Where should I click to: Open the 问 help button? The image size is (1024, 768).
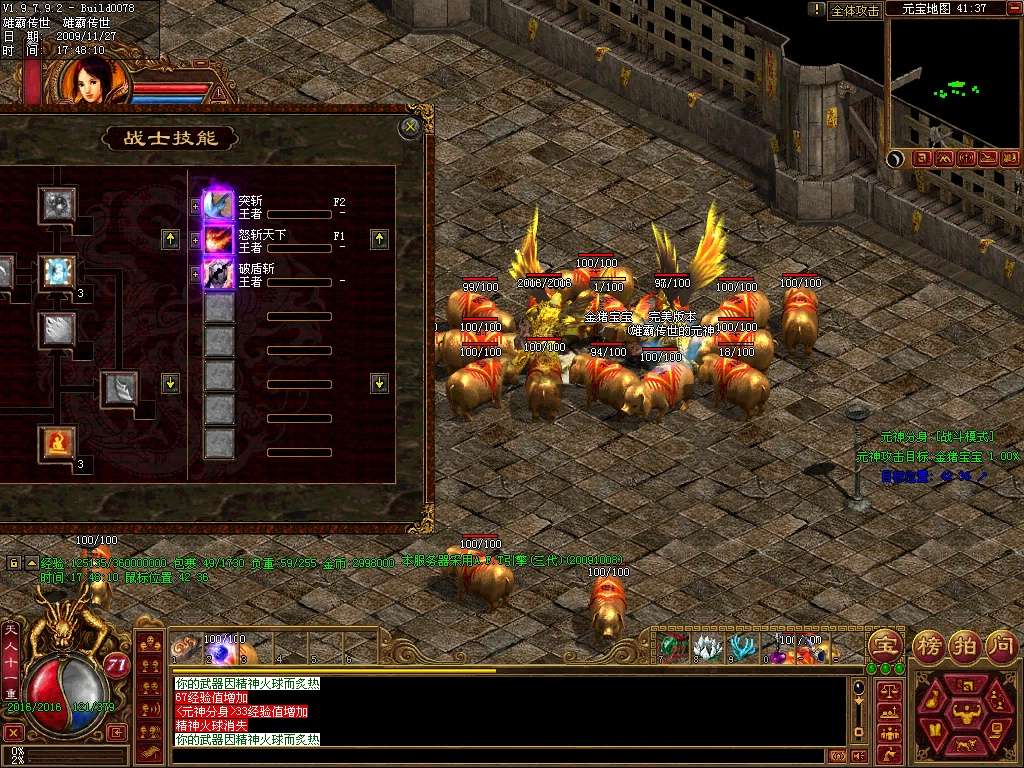click(1001, 644)
